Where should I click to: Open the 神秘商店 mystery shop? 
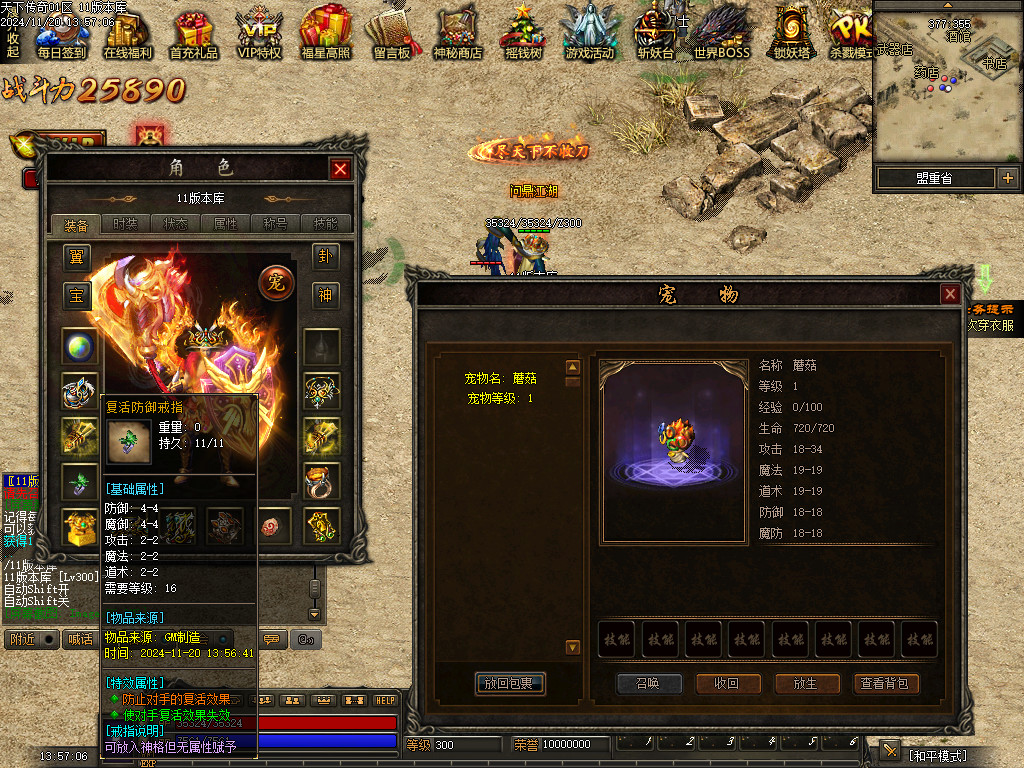pos(458,35)
